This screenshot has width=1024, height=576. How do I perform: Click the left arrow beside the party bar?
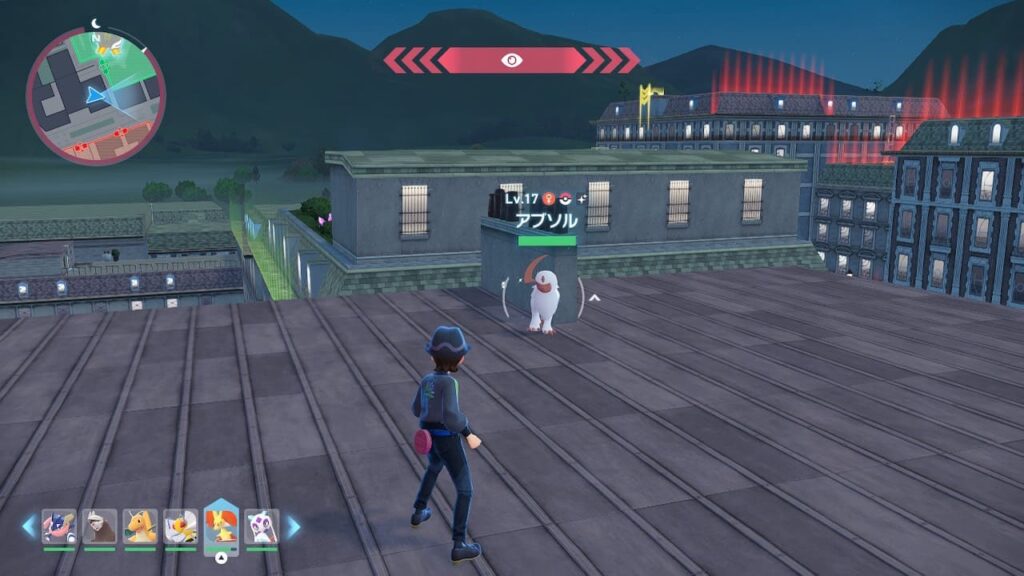click(x=29, y=526)
